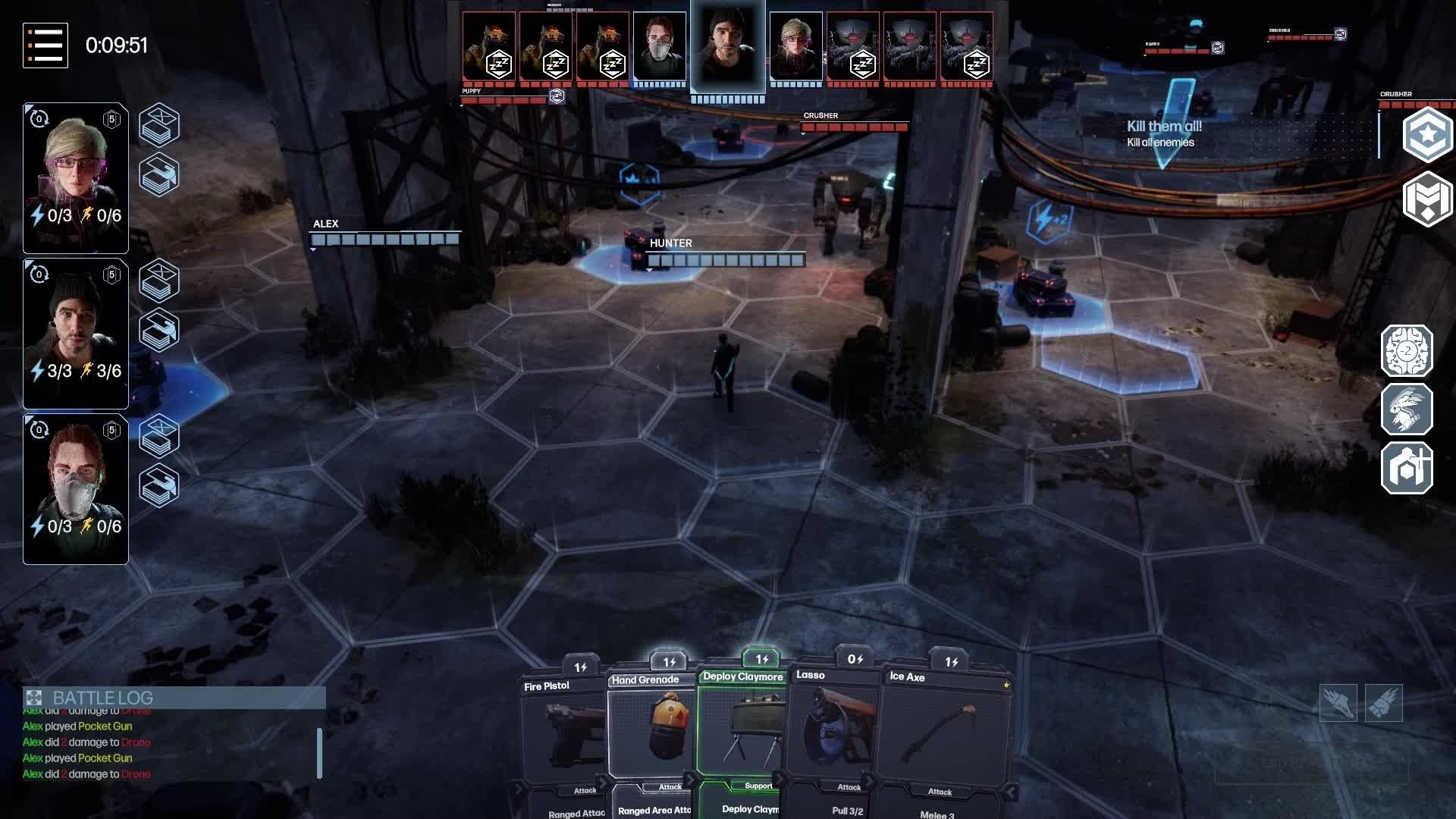Viewport: 1456px width, 819px height.
Task: Select the beanie-wearing man squad portrait
Action: click(x=75, y=333)
